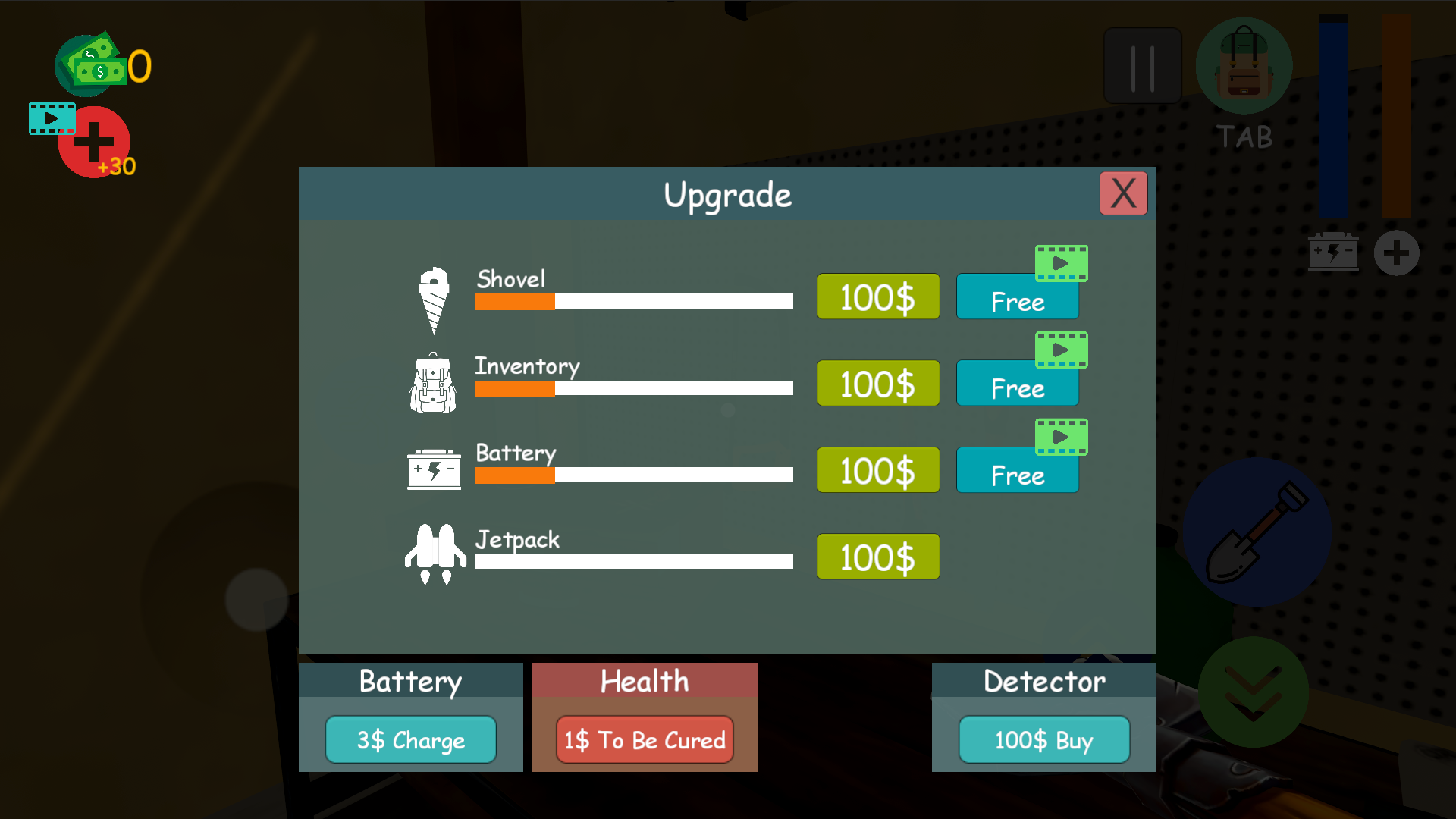Screen dimensions: 1456x819
Task: Tap the video reel icon above Battery's Free button
Action: [1061, 436]
